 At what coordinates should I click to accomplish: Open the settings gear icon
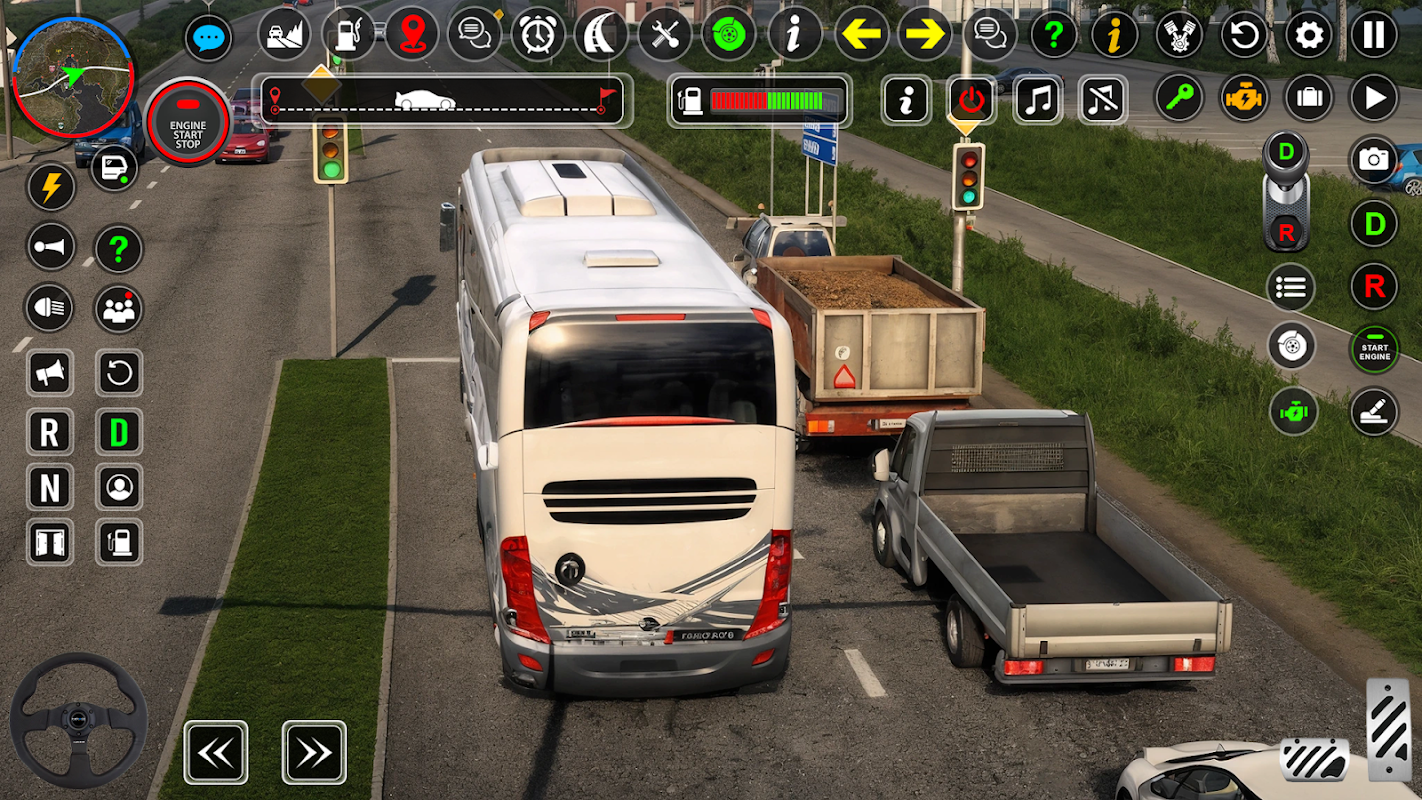click(1309, 36)
